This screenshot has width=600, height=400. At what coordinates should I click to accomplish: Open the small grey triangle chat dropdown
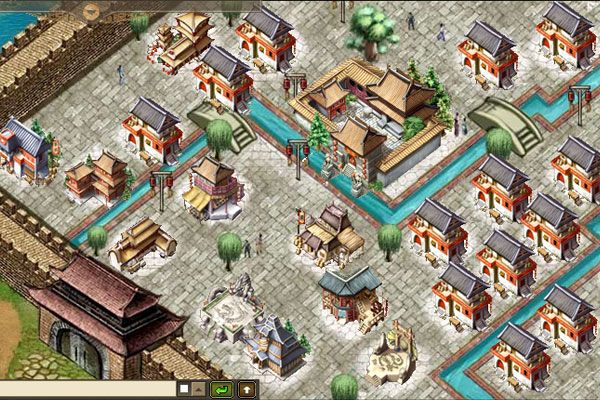[x=199, y=388]
